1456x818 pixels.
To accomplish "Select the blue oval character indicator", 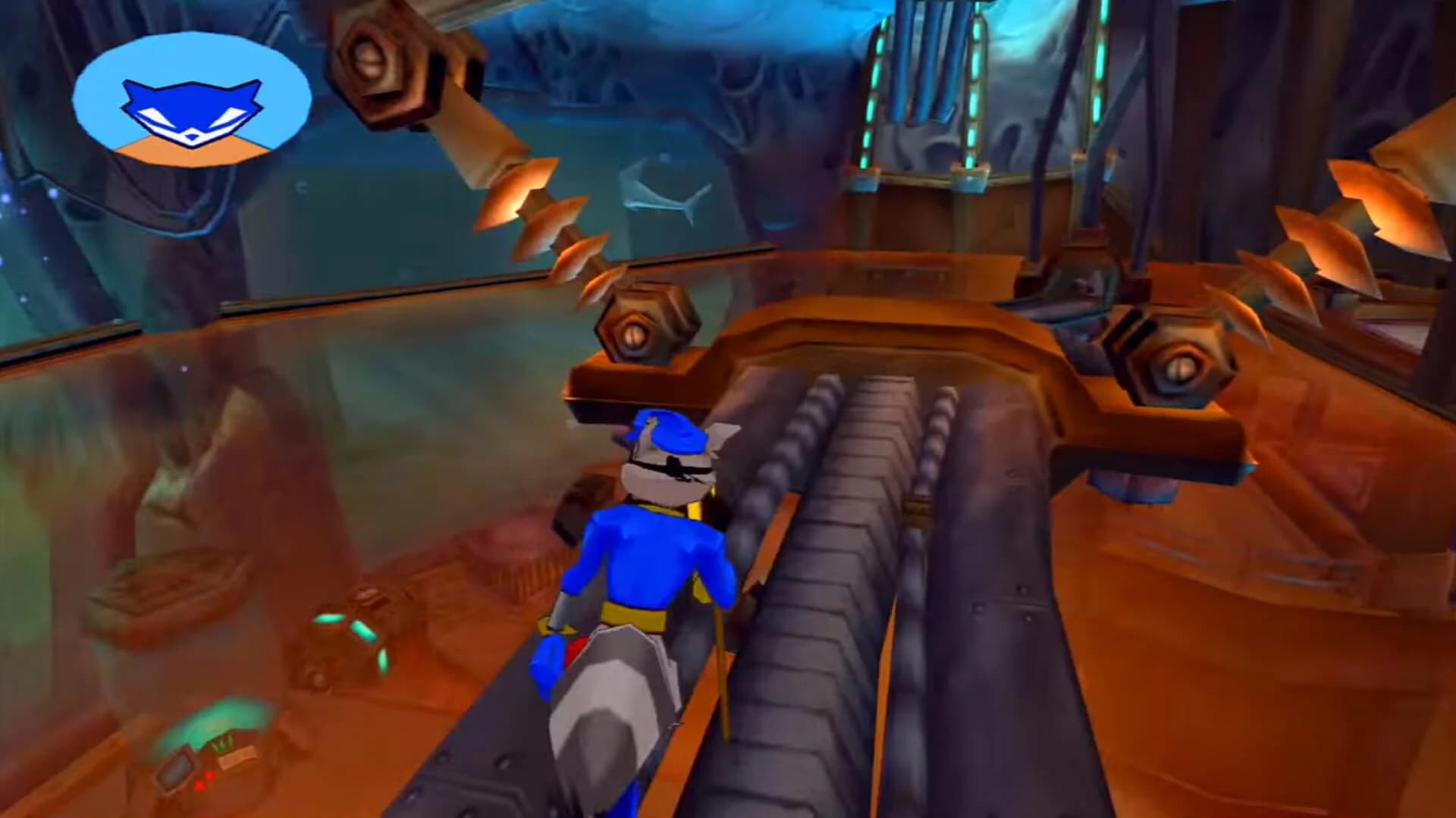I will coord(193,102).
